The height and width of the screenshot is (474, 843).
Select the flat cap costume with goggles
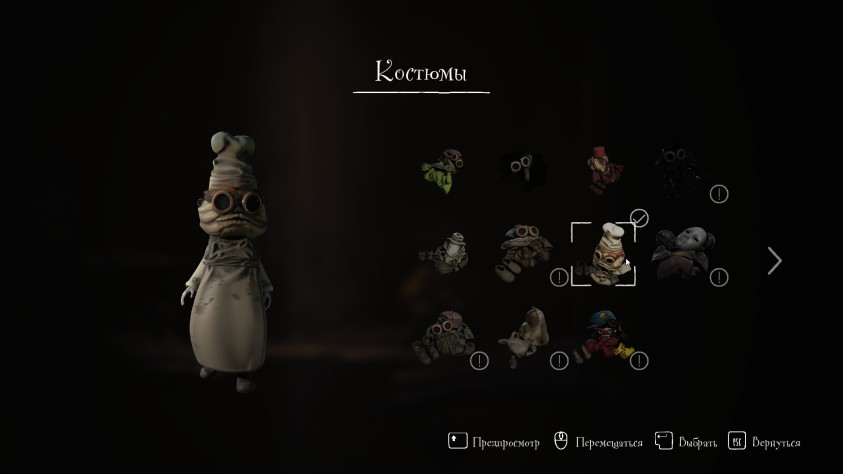[441, 337]
